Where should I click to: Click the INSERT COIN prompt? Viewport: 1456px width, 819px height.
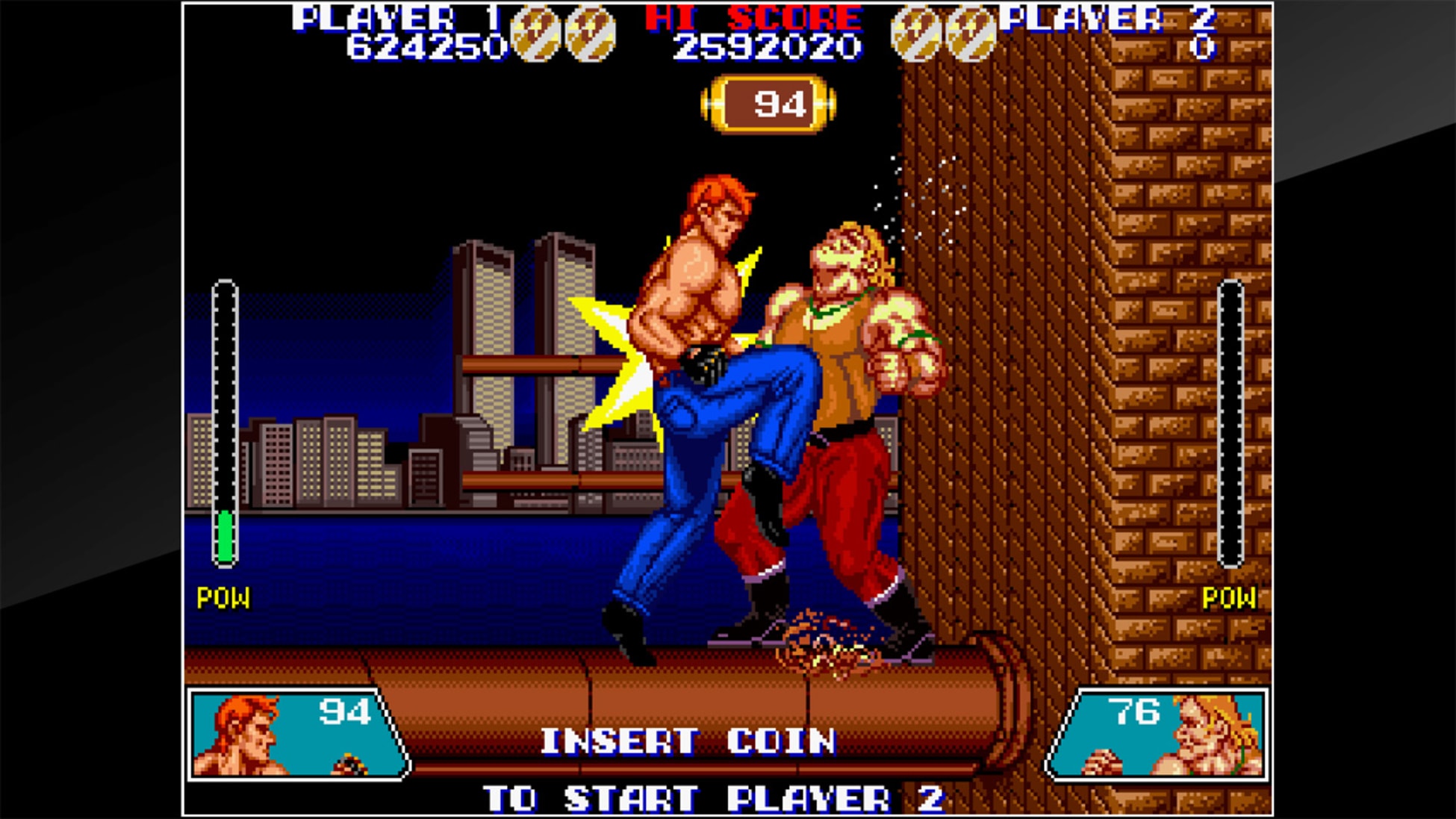click(x=690, y=739)
